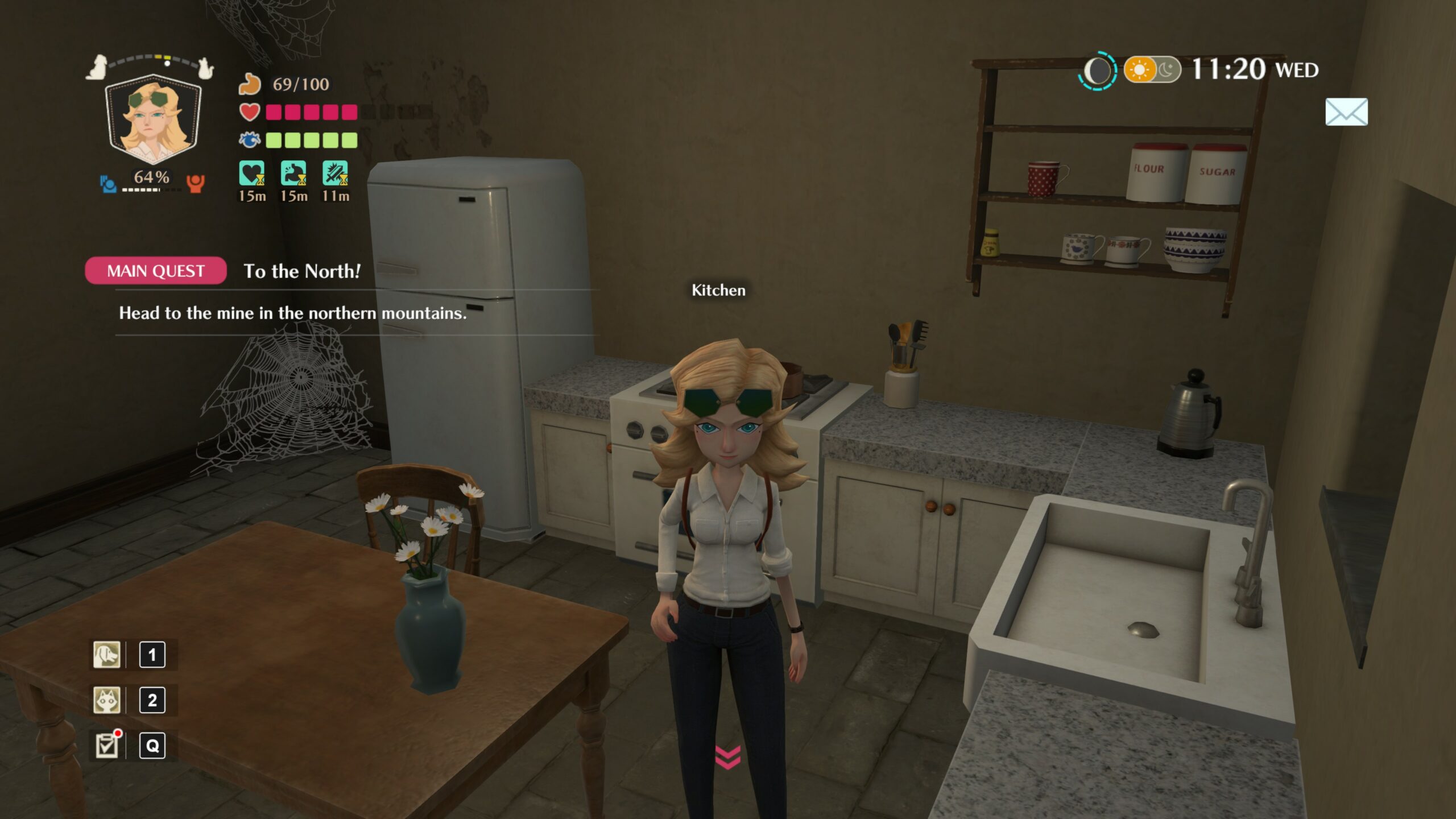This screenshot has width=1456, height=819.
Task: Click the moon phase icon
Action: [x=1098, y=71]
